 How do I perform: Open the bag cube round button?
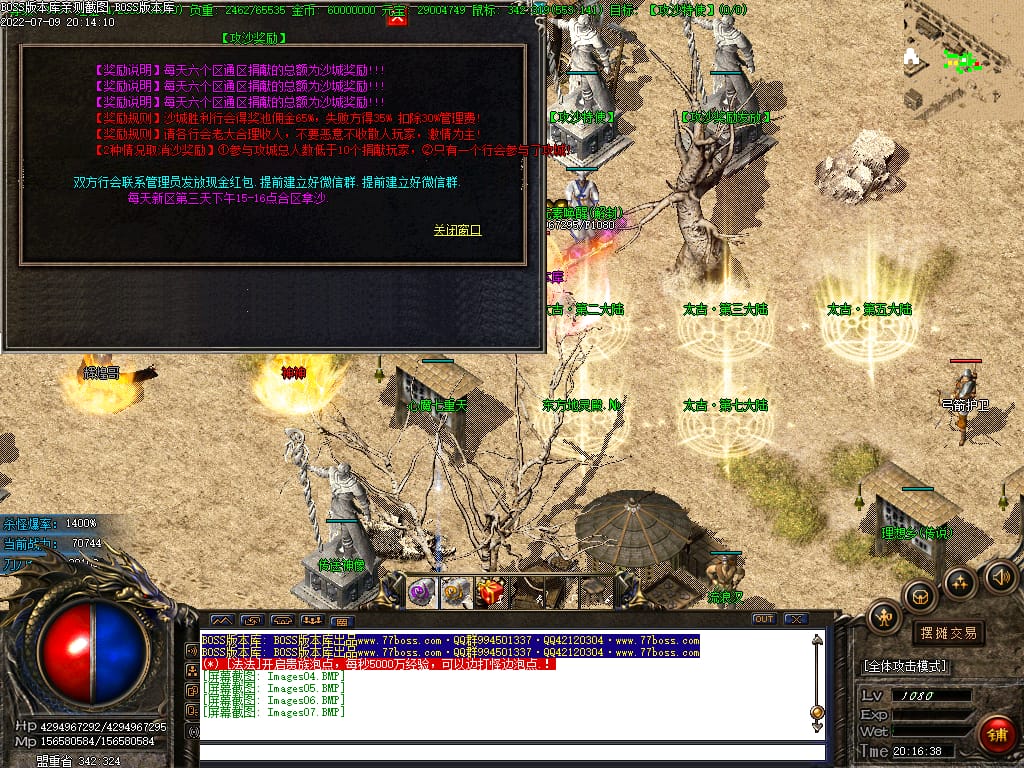tap(920, 597)
